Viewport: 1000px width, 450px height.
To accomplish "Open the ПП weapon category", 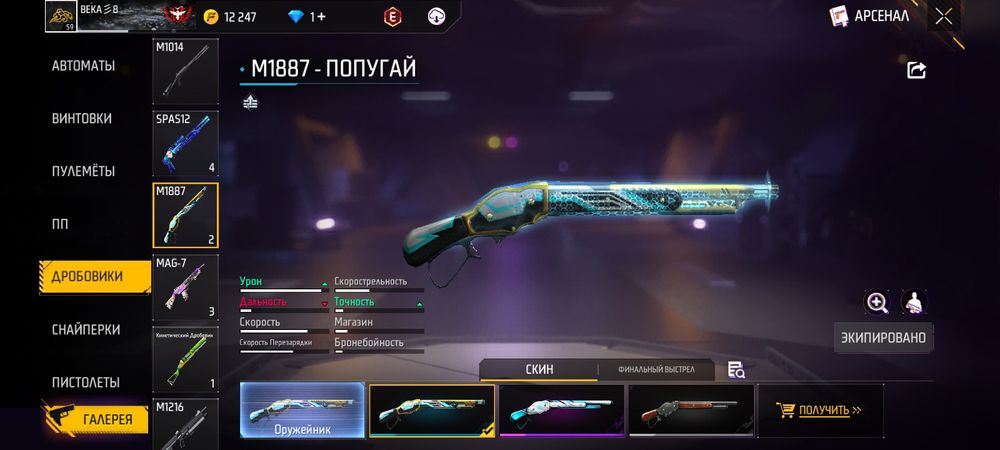I will [59, 224].
